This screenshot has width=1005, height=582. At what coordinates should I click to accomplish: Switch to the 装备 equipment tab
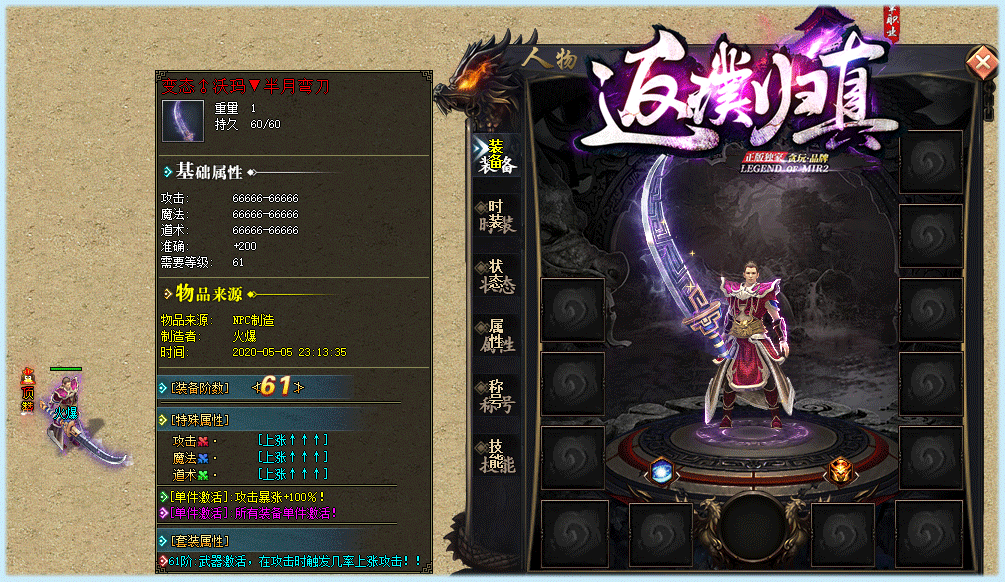(497, 156)
